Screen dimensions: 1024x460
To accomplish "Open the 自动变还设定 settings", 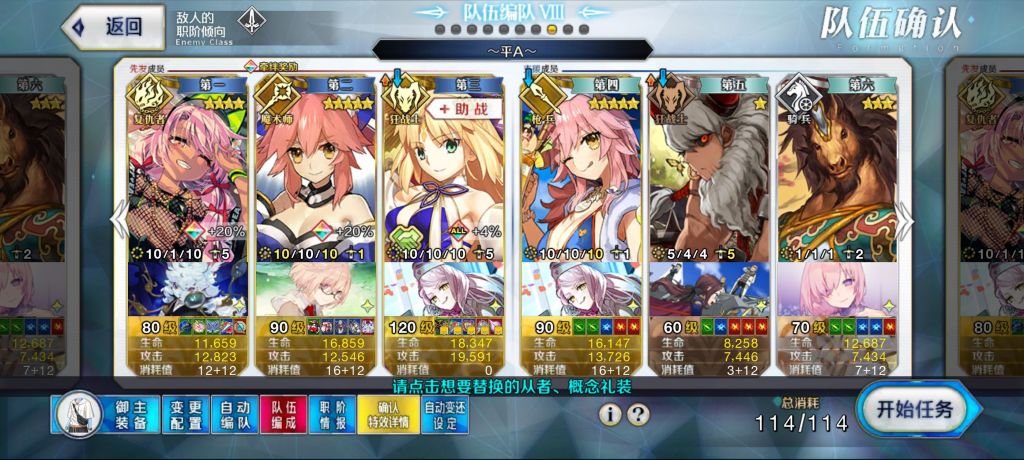I will pyautogui.click(x=446, y=415).
